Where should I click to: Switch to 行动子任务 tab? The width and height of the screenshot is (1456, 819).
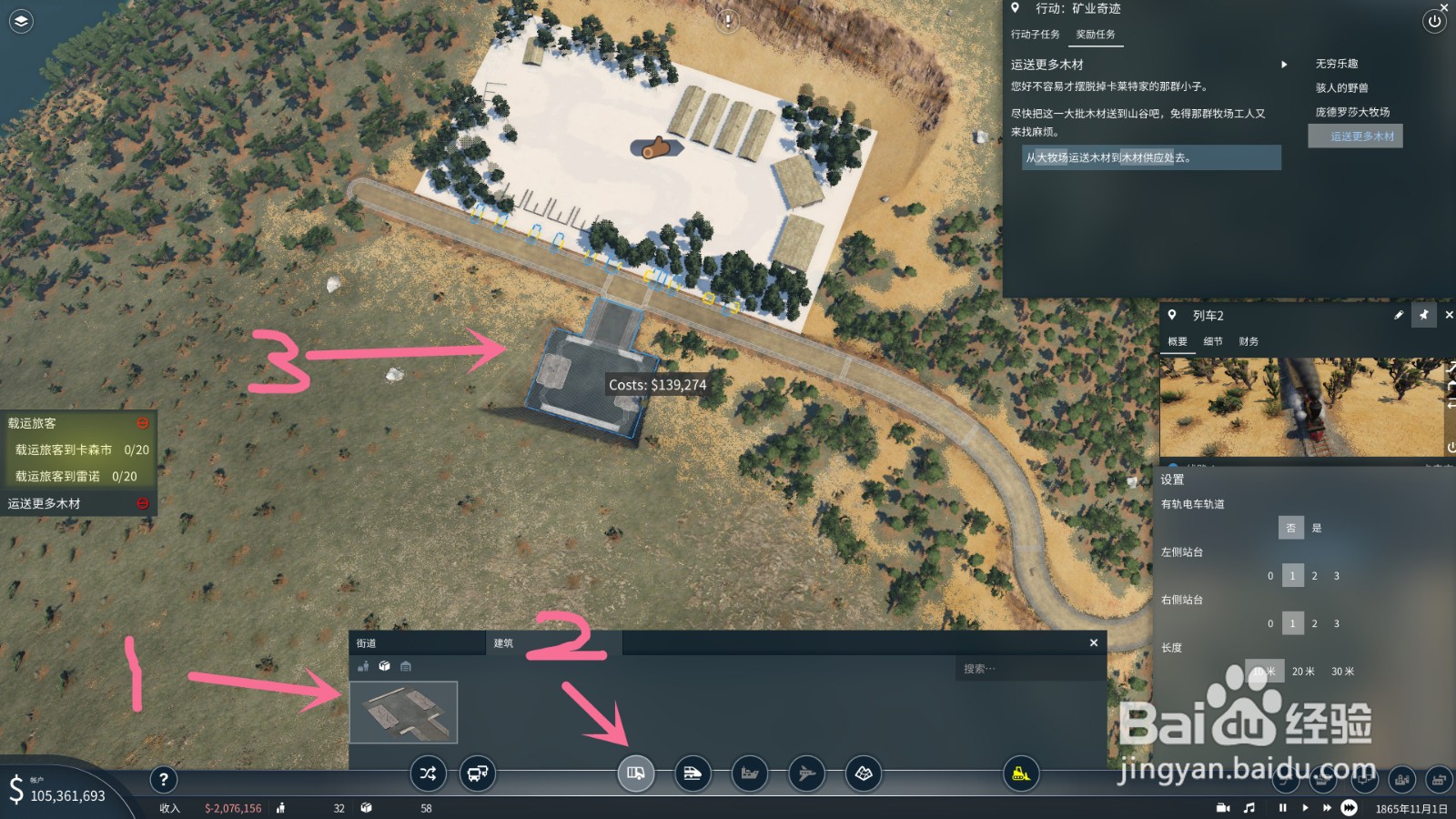tap(1036, 35)
